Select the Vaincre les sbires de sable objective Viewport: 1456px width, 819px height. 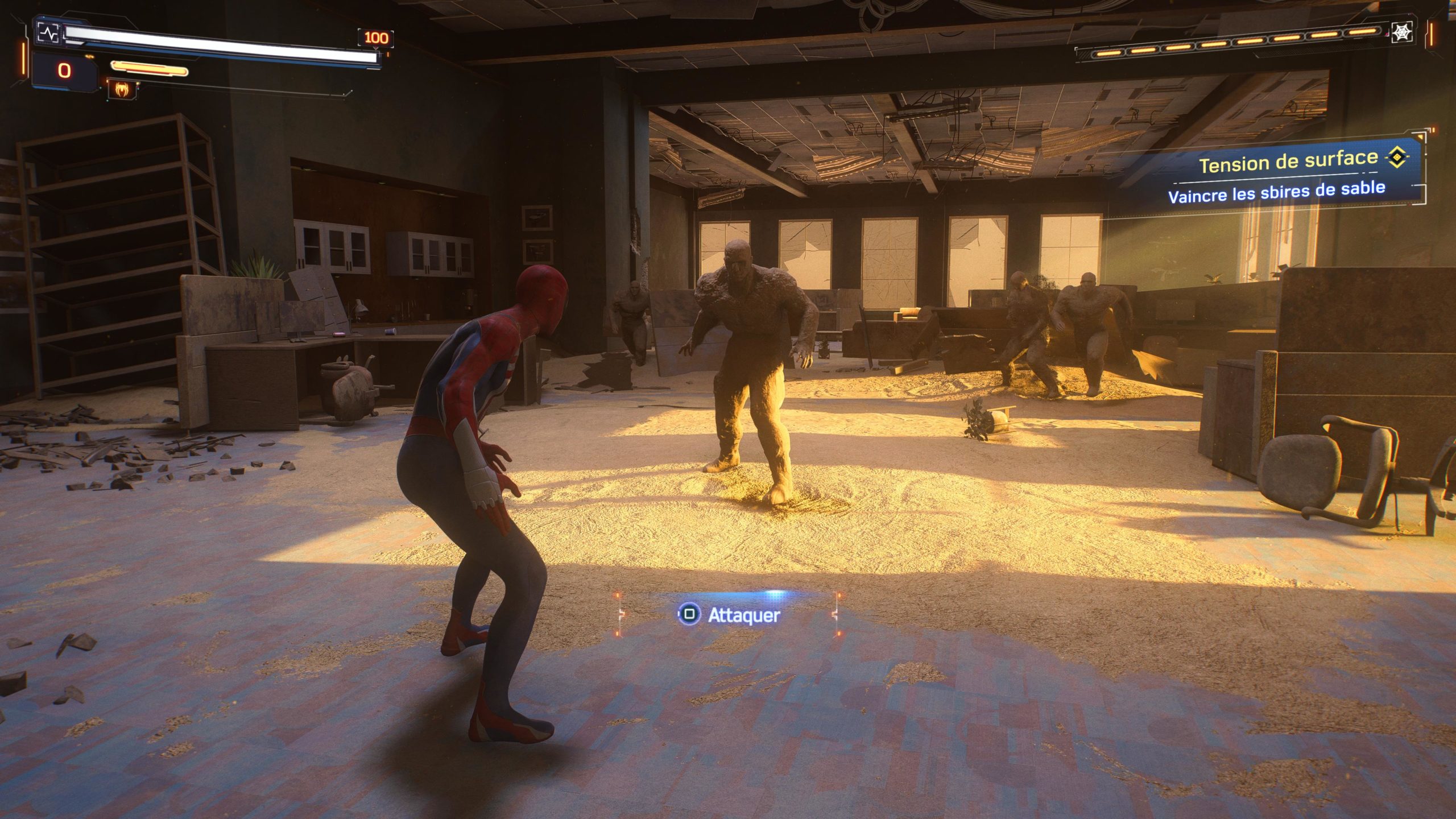click(x=1276, y=192)
